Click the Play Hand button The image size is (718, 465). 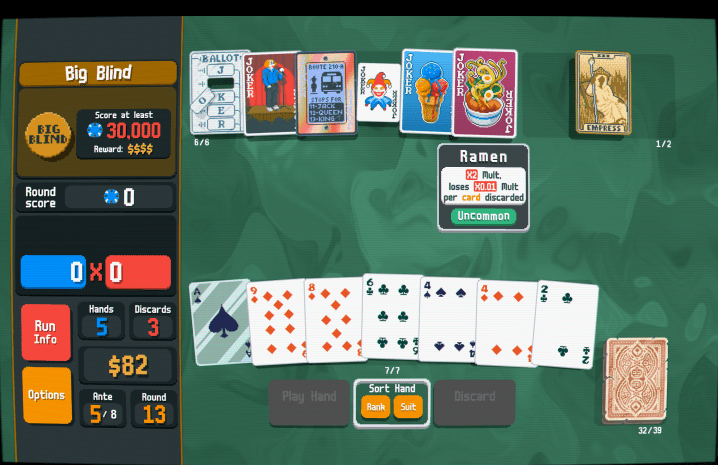point(309,397)
